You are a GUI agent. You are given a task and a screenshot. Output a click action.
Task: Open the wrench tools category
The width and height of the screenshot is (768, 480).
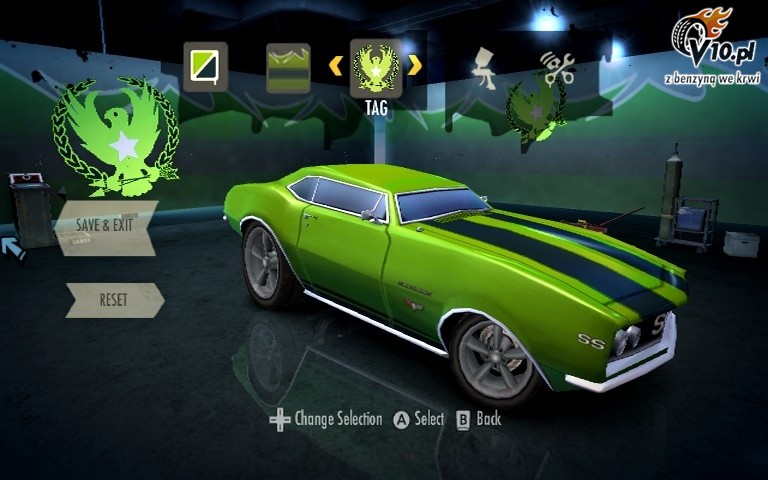pyautogui.click(x=557, y=67)
